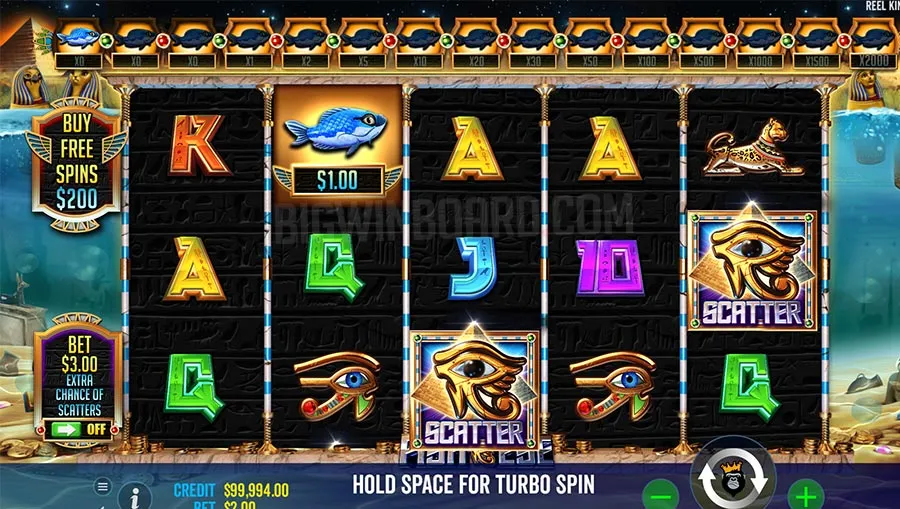Toggle the extra chance of scatters switch
This screenshot has width=900, height=509.
coord(77,430)
